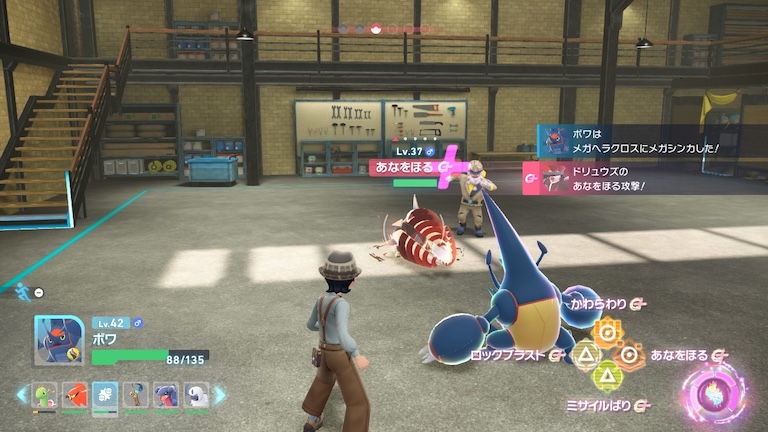
Task: Use the ミサイルばり move
Action: click(606, 377)
